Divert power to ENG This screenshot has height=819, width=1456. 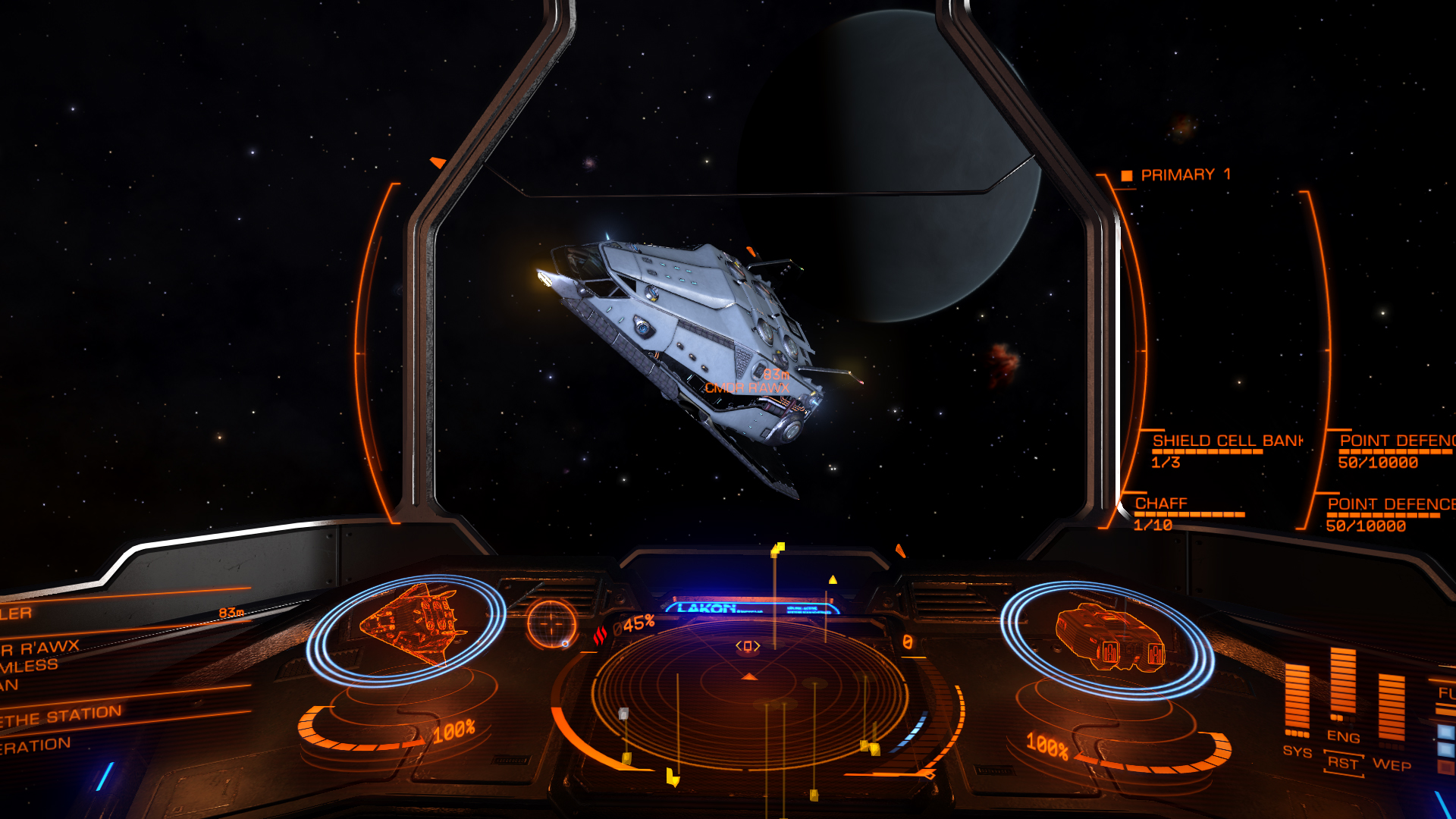[1343, 736]
